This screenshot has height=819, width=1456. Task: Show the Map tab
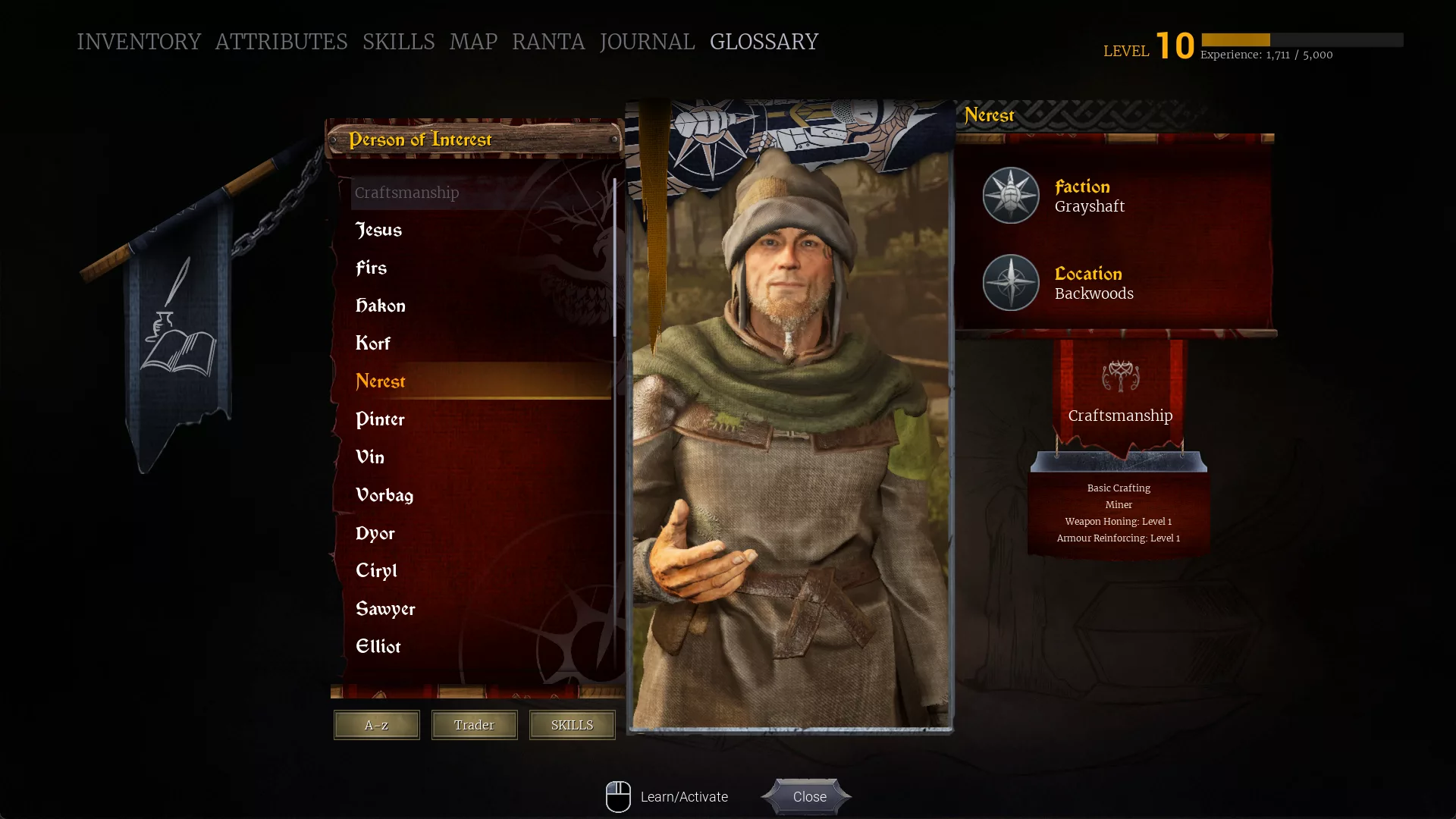tap(473, 42)
